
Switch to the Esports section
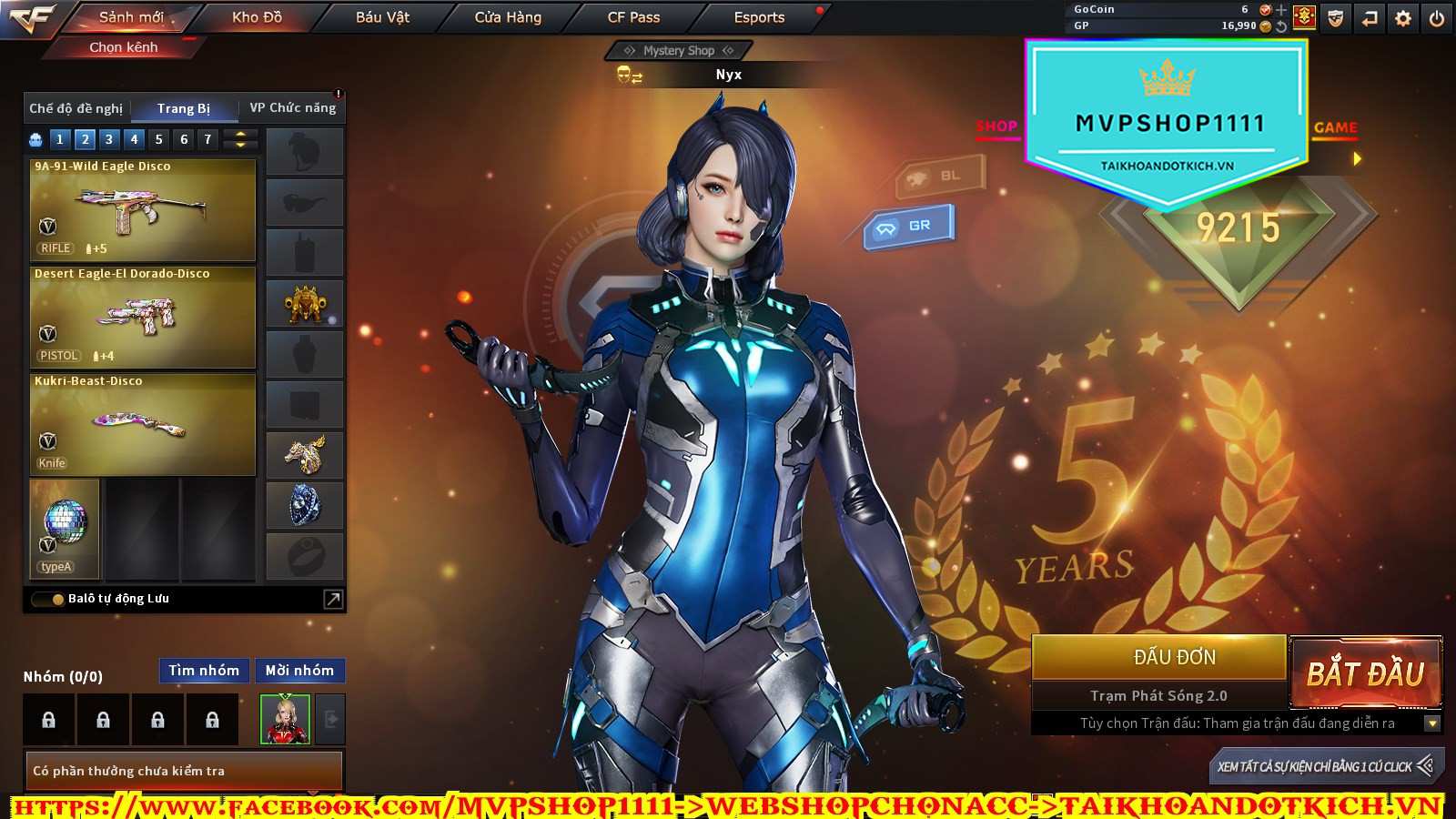[x=759, y=17]
